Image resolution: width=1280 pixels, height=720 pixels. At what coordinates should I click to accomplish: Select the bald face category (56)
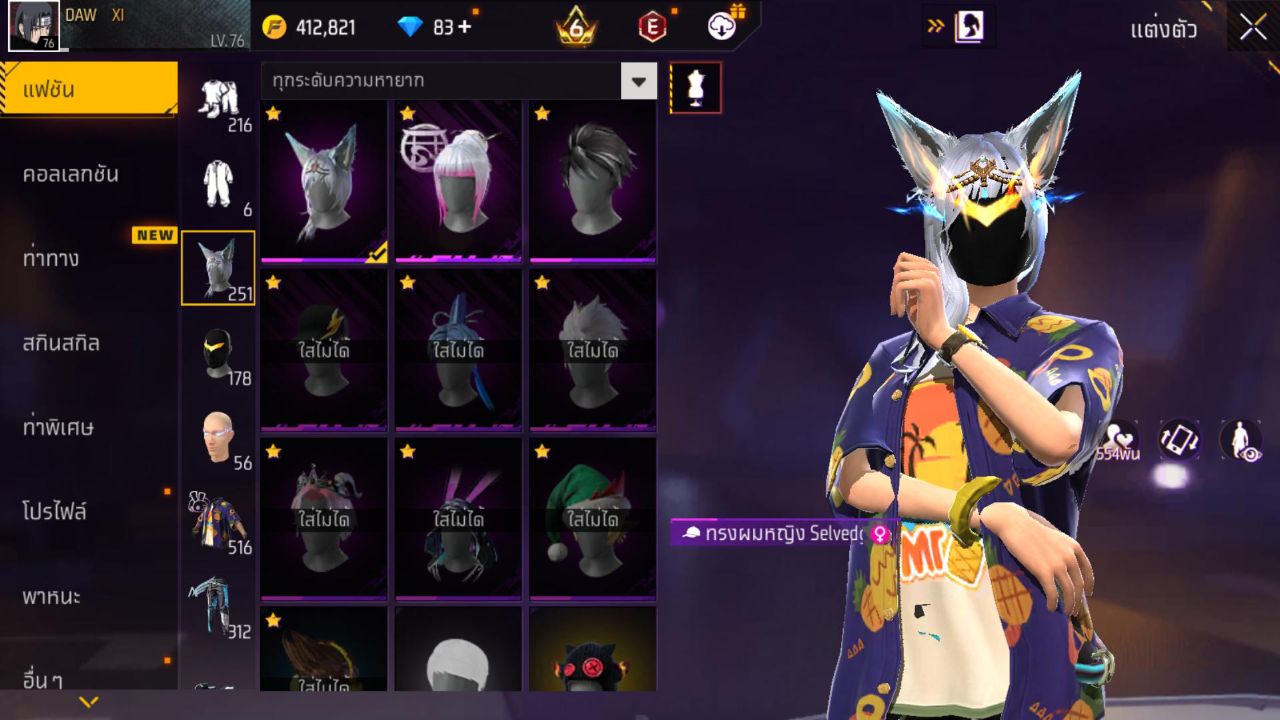tap(218, 438)
